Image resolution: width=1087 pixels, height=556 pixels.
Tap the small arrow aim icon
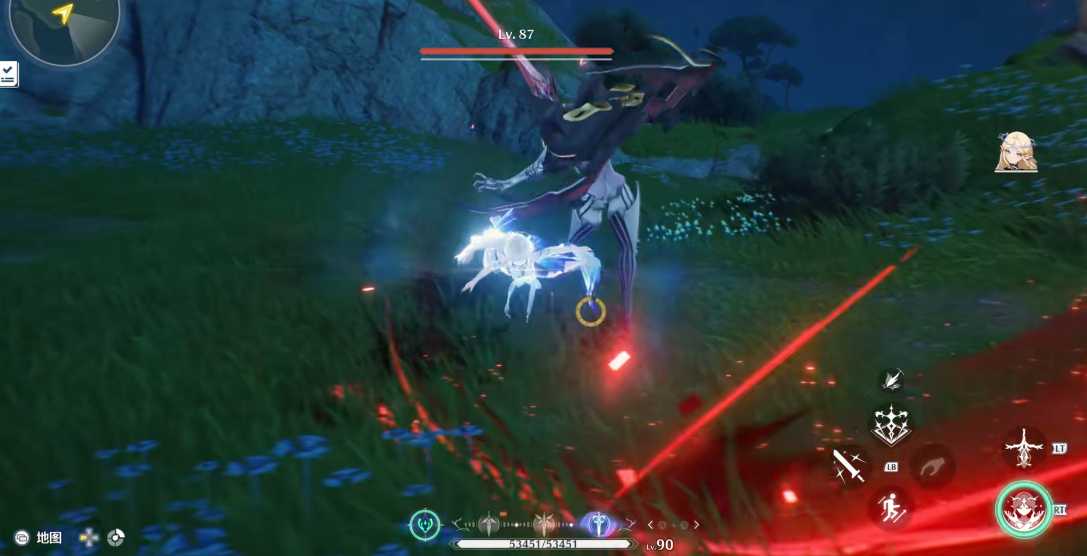pyautogui.click(x=891, y=379)
